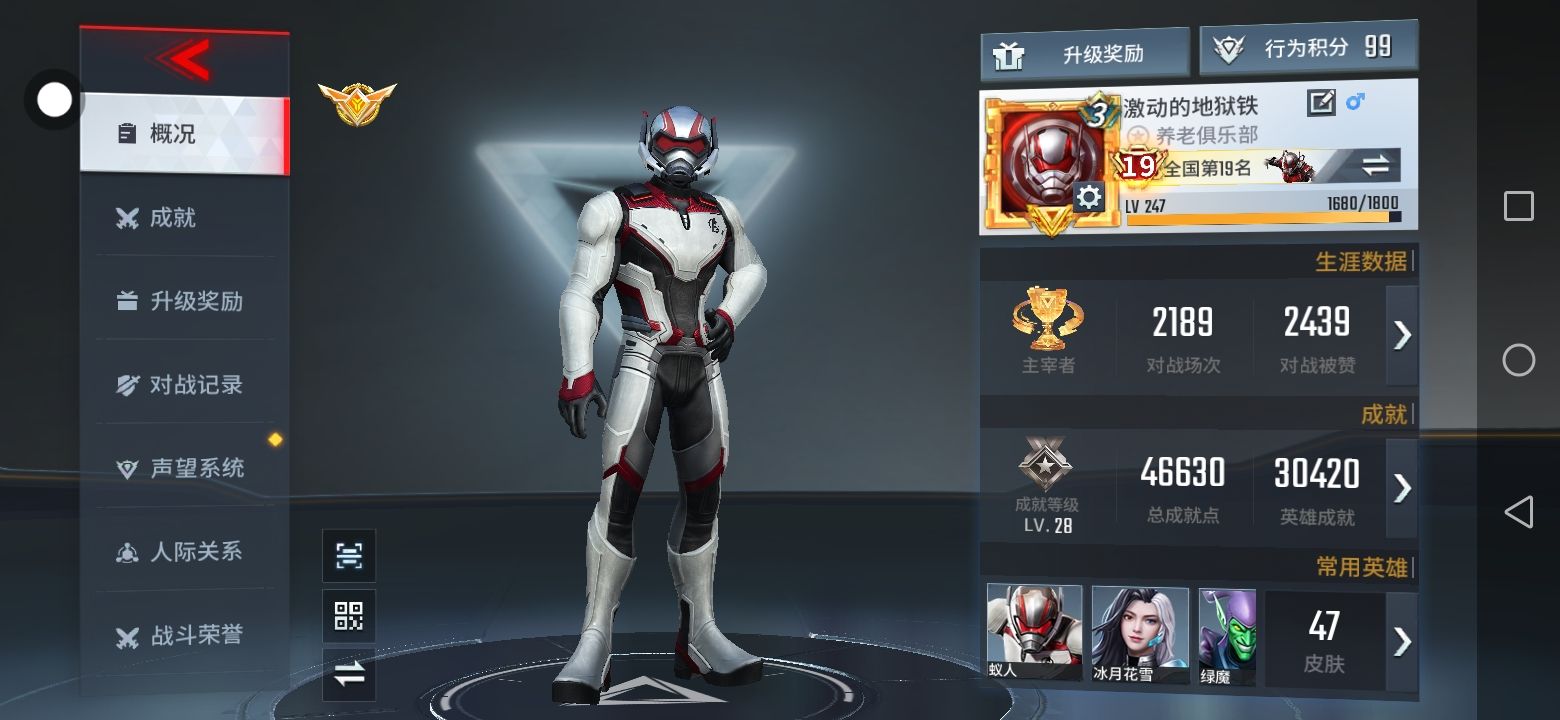Image resolution: width=1560 pixels, height=720 pixels.
Task: Expand the 常用英雄 heroes list arrow
Action: (x=1402, y=640)
